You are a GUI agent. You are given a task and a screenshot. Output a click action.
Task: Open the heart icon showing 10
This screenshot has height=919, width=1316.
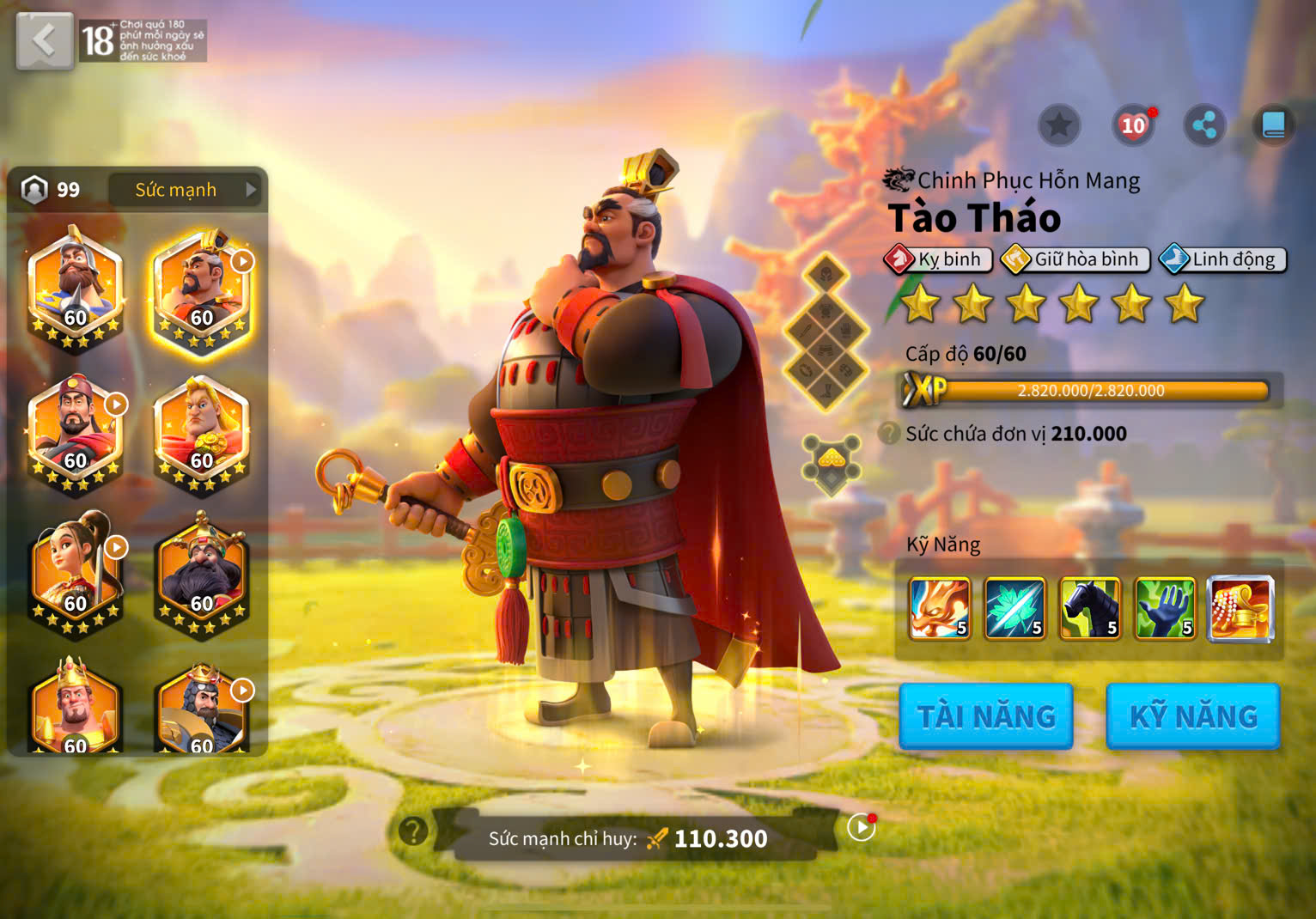[1133, 126]
